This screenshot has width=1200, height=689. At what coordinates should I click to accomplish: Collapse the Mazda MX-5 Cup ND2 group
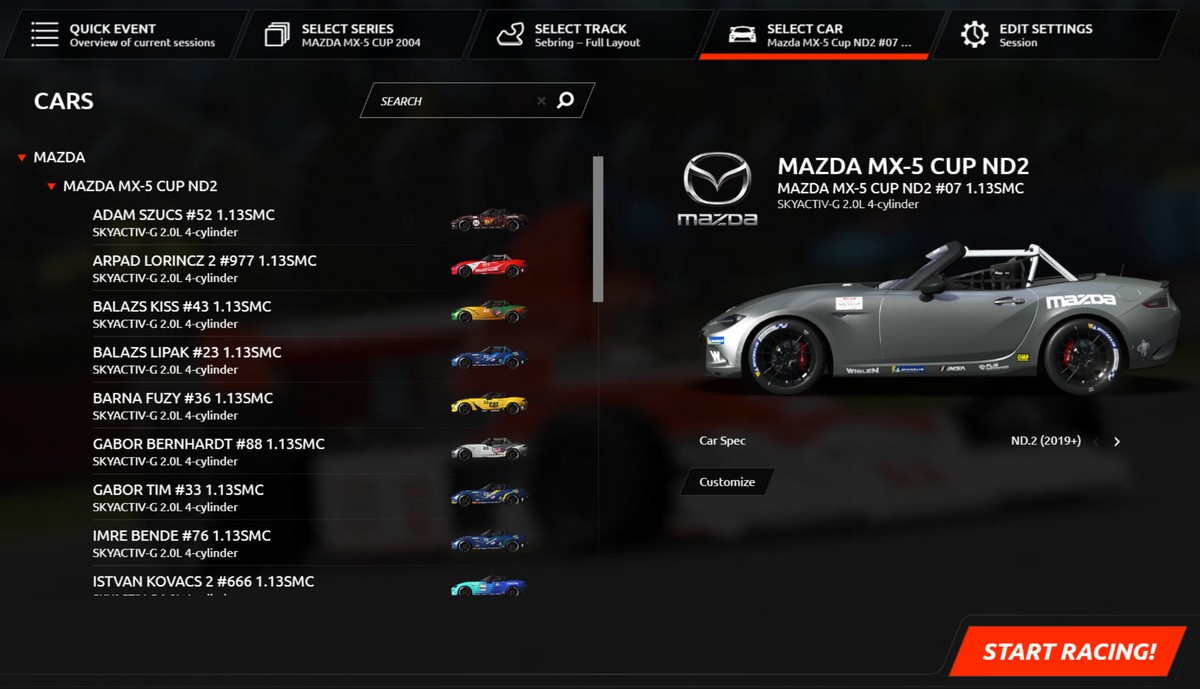click(52, 187)
